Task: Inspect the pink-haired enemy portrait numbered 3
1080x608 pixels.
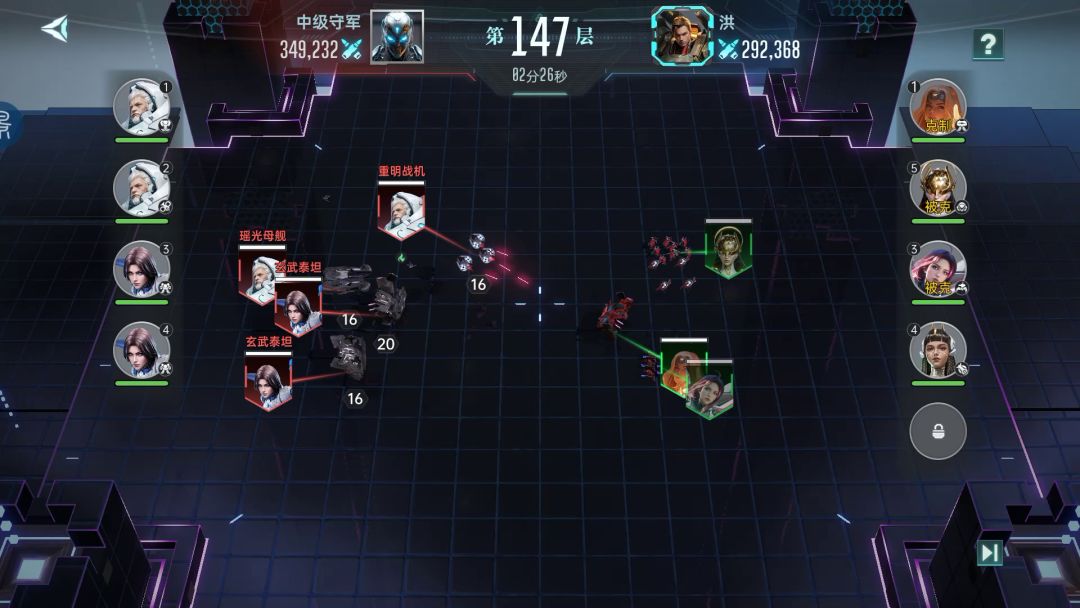Action: pyautogui.click(x=938, y=268)
